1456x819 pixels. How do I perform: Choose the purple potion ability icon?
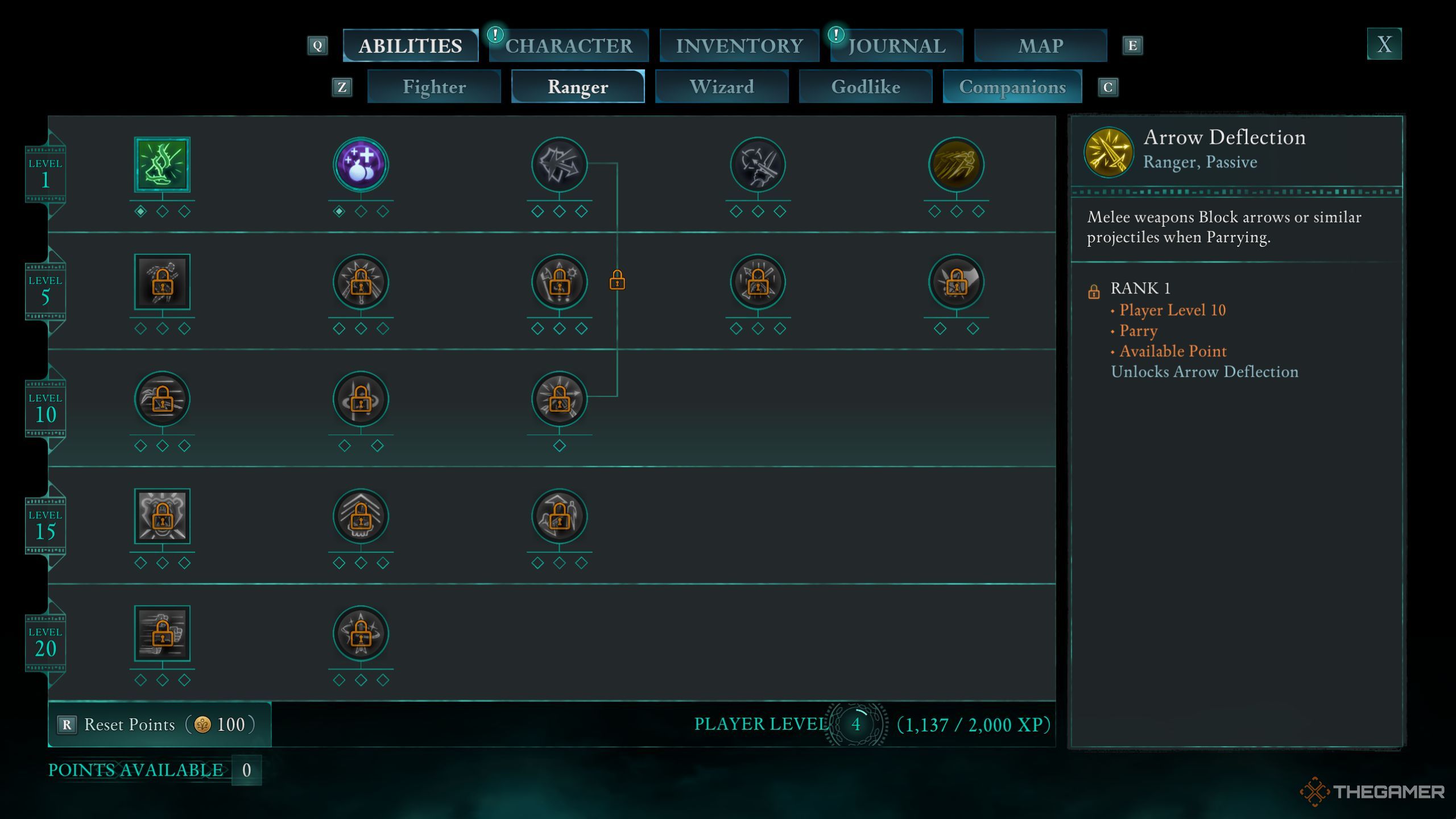point(361,164)
